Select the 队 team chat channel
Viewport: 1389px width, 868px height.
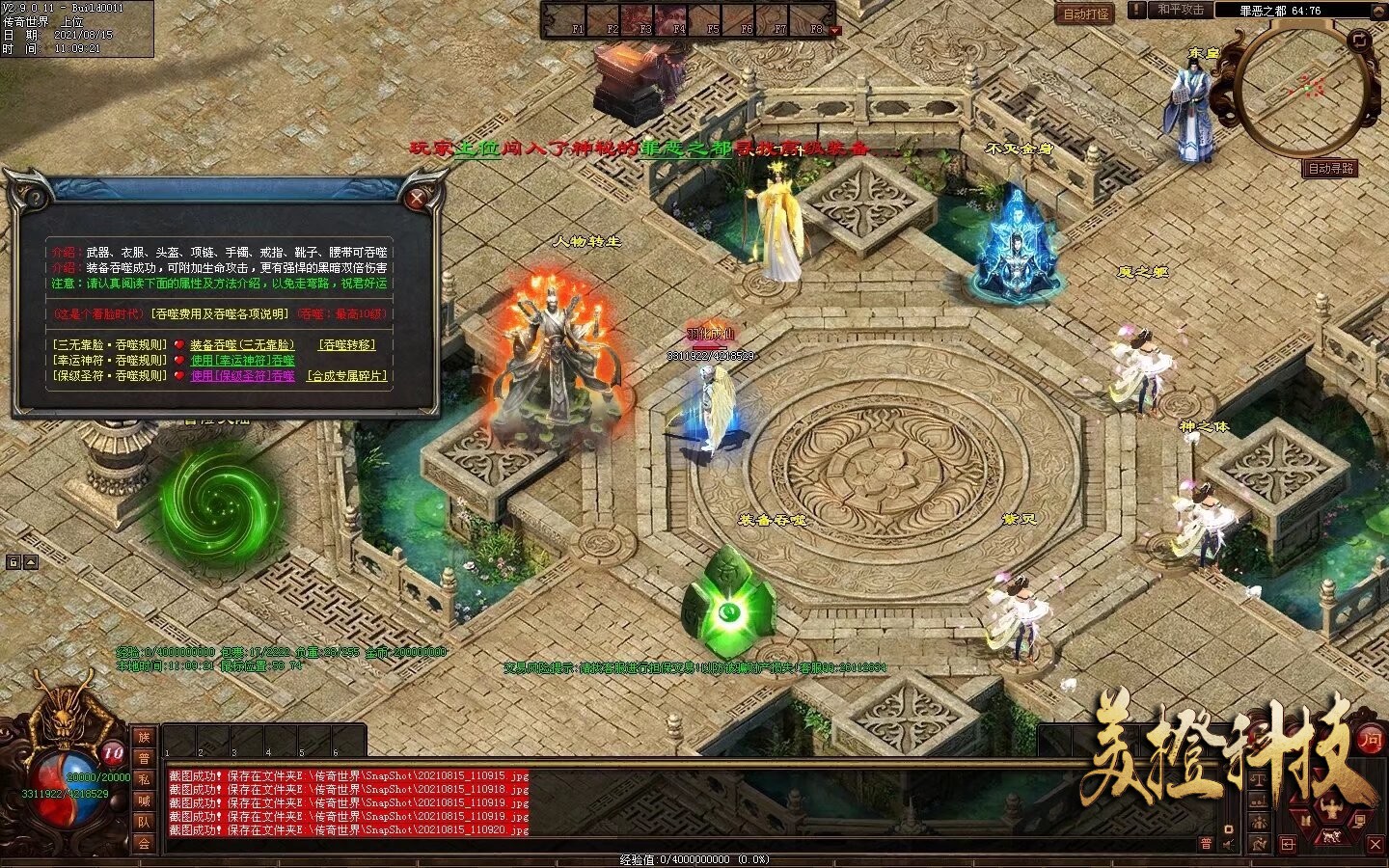pyautogui.click(x=144, y=822)
